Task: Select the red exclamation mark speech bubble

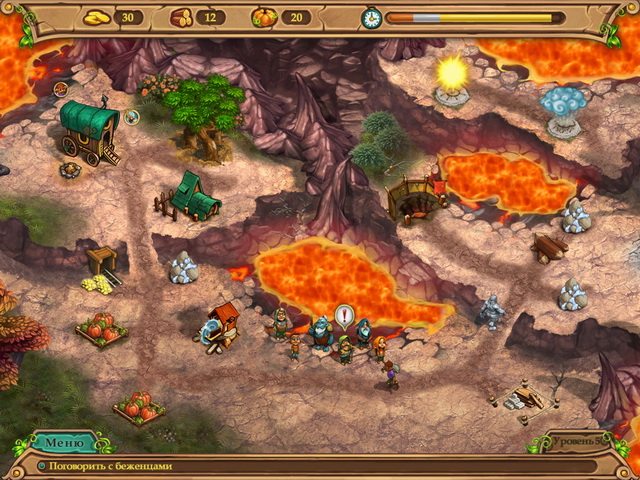Action: click(345, 318)
